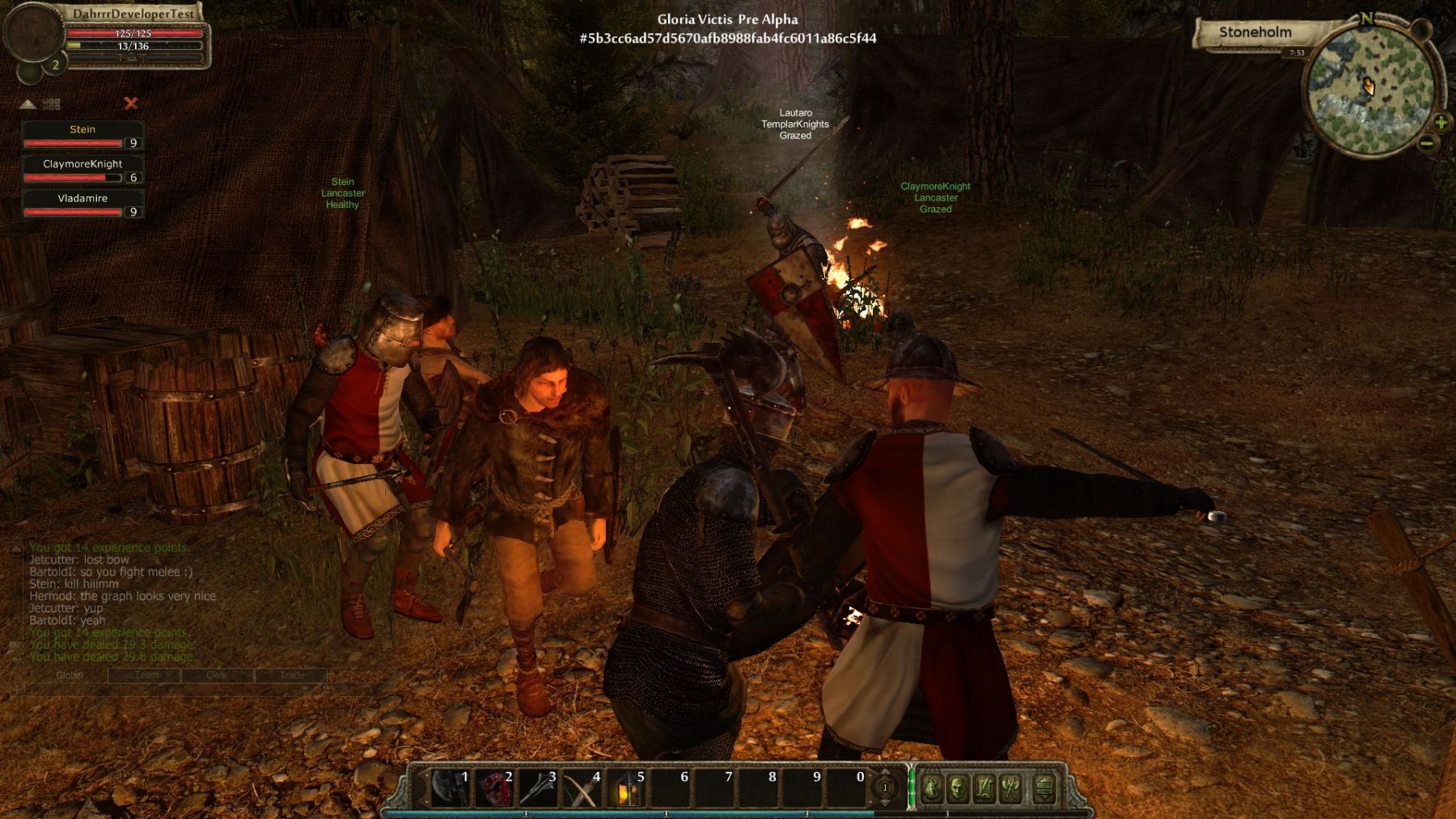Open the bag inventory icon
Image resolution: width=1456 pixels, height=819 pixels.
pyautogui.click(x=931, y=788)
